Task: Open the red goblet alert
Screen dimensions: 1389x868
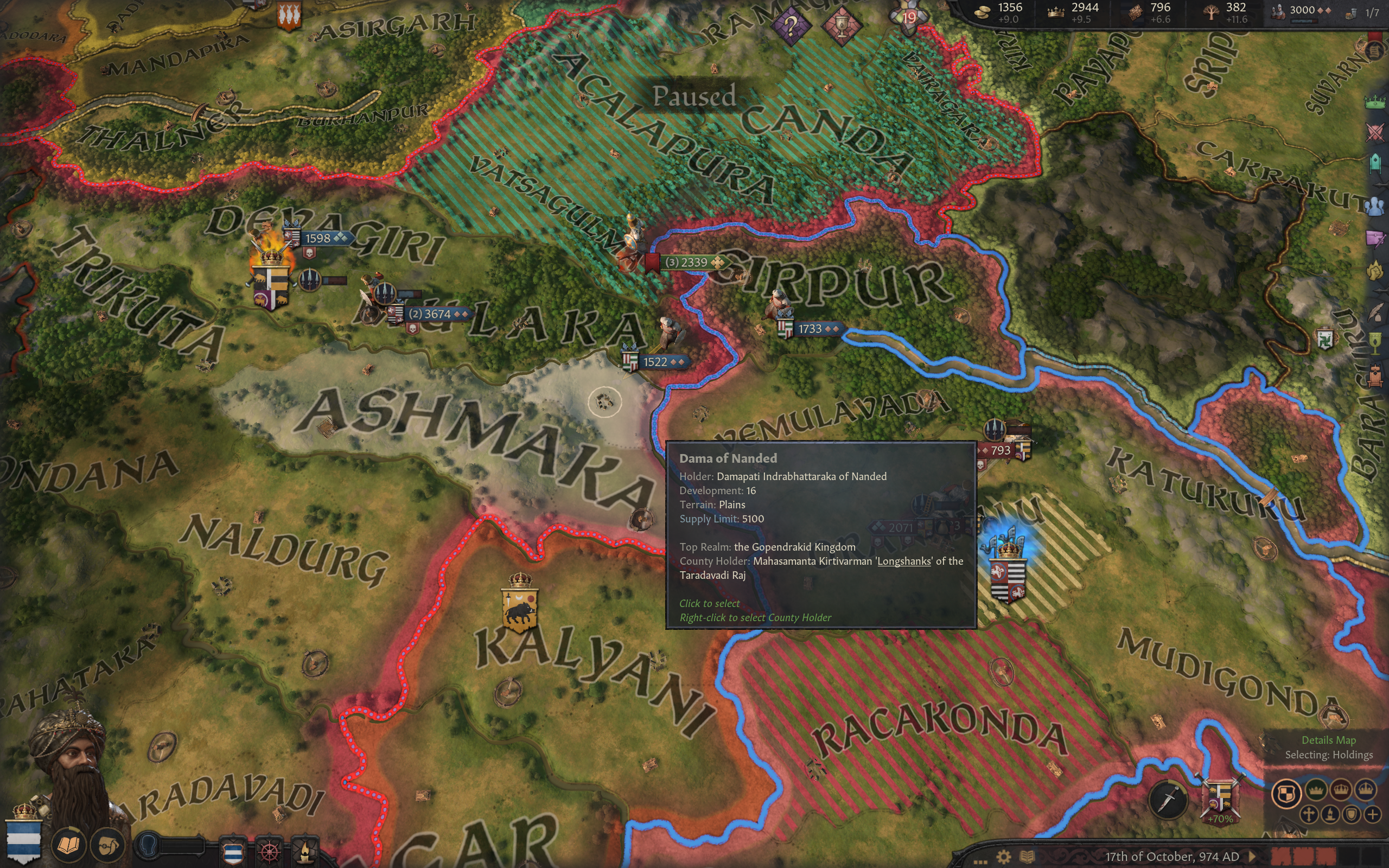Action: coord(842,26)
